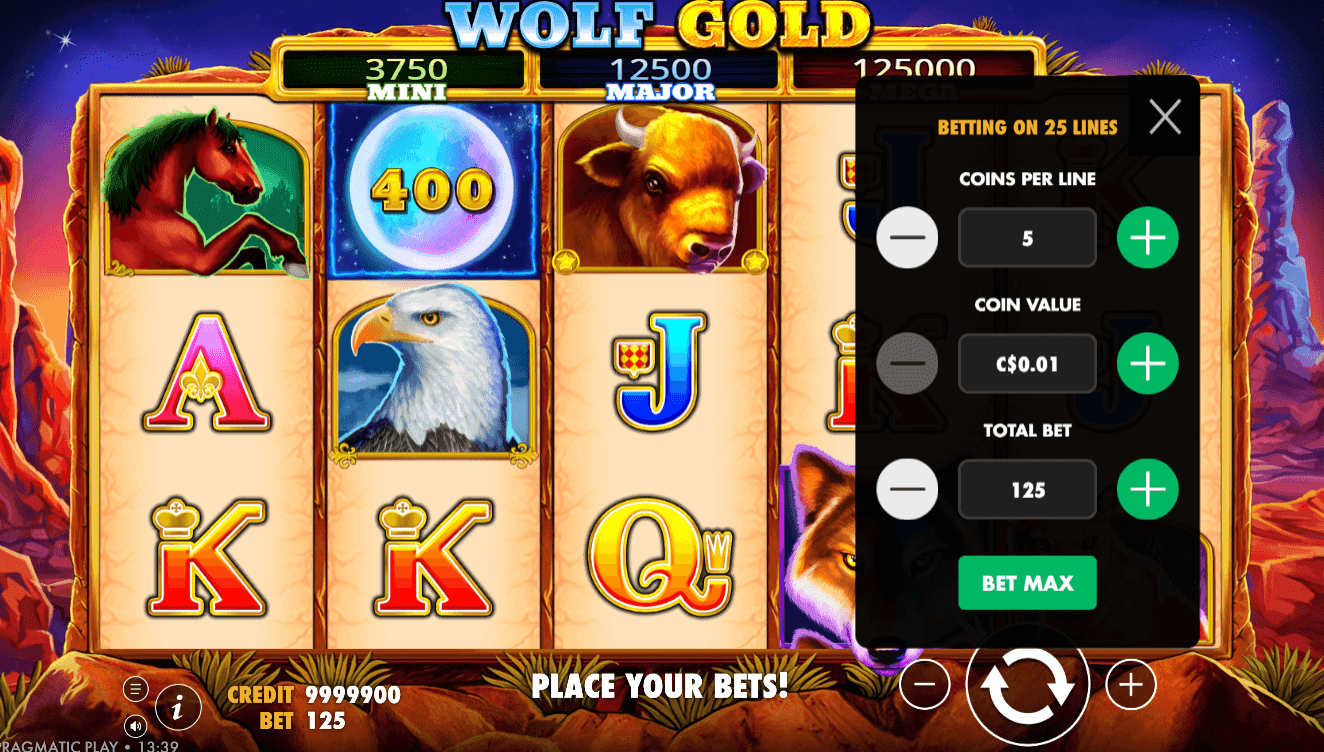Screen dimensions: 1324x752
Task: Increase coin value with green plus icon
Action: coord(1147,363)
